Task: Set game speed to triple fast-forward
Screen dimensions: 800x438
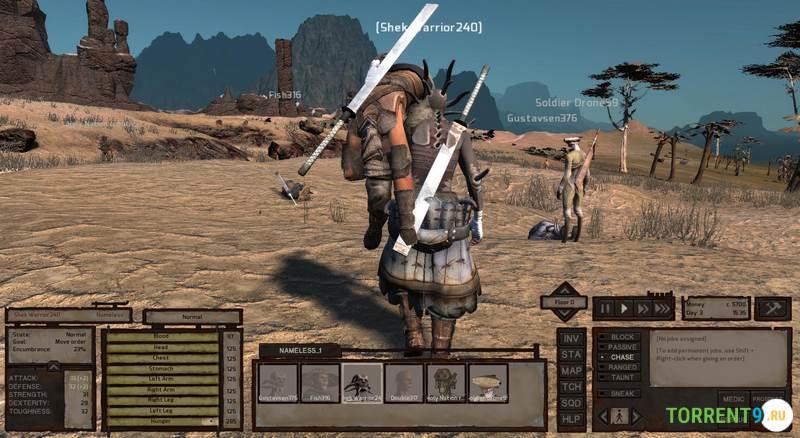Action: coord(662,309)
